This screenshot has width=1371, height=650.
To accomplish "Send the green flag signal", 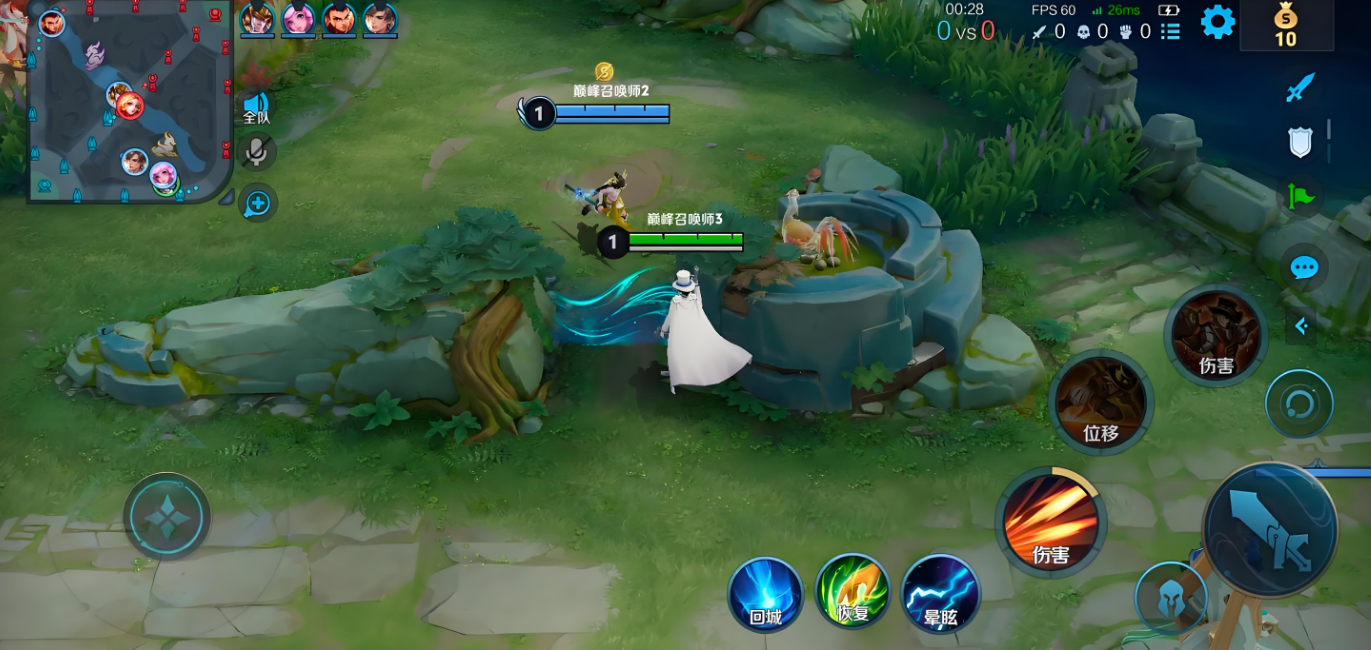I will point(1300,196).
